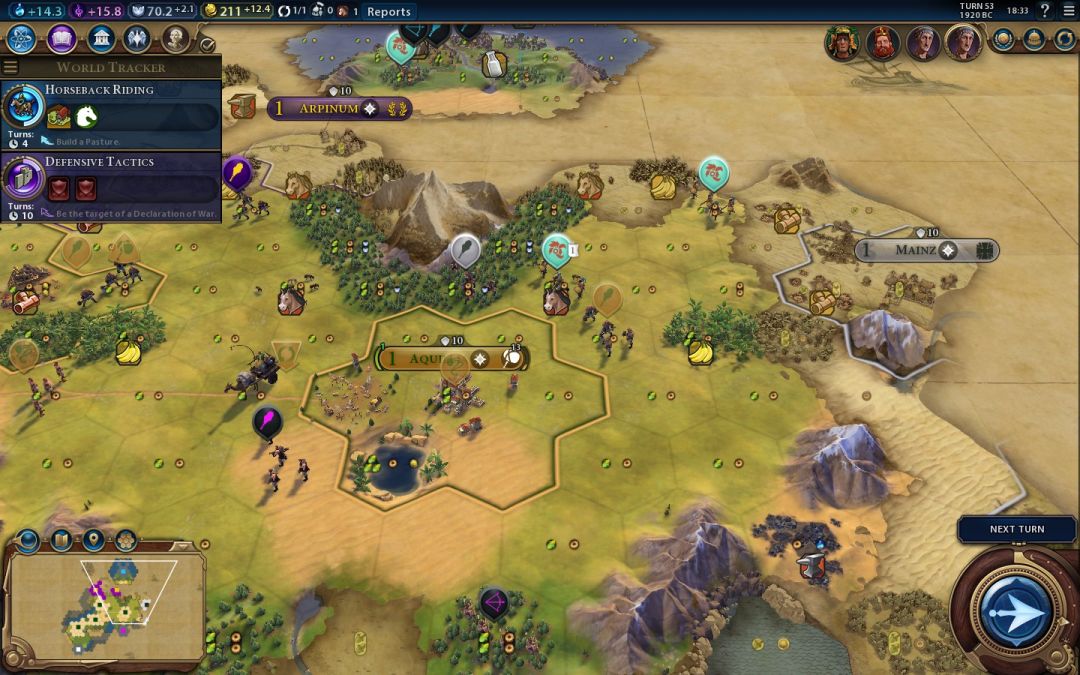The height and width of the screenshot is (675, 1080).
Task: Open the World Tracker options menu
Action: pos(10,68)
